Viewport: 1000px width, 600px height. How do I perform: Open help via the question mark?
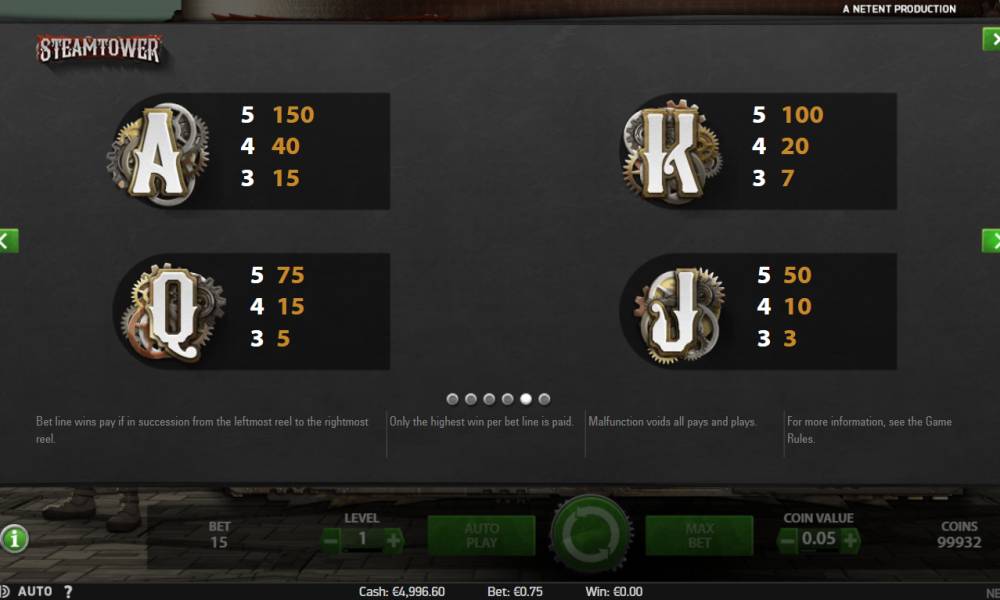68,591
